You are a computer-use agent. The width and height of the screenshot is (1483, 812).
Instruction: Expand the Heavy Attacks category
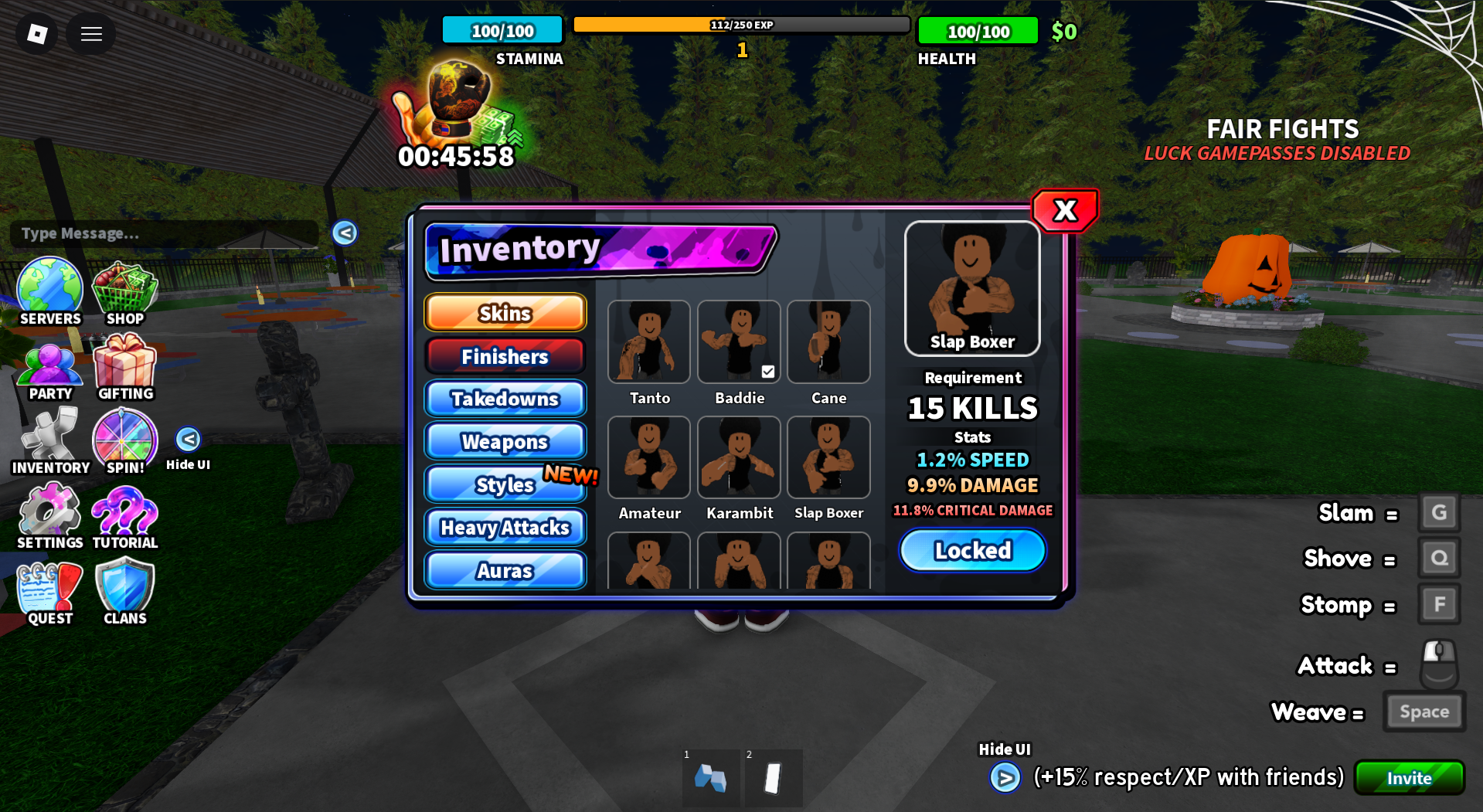click(x=505, y=527)
